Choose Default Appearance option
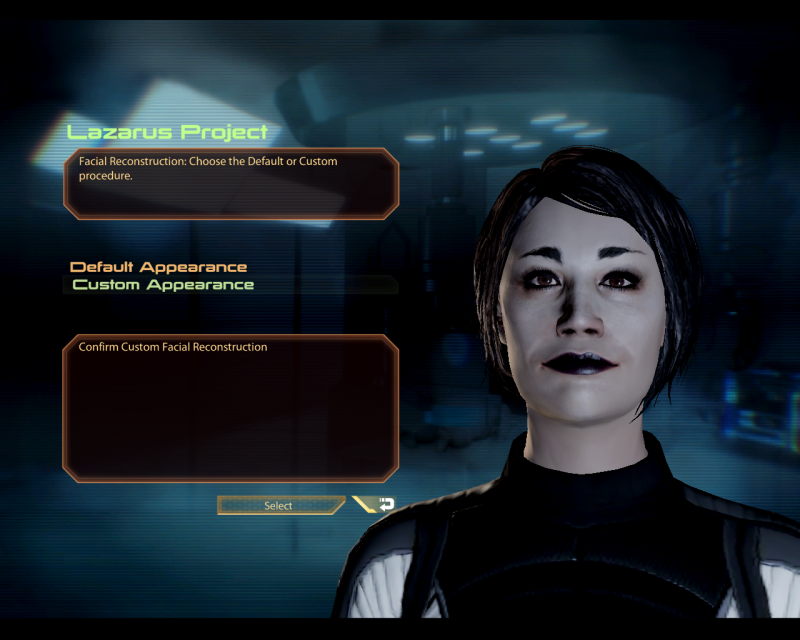This screenshot has height=640, width=800. 158,267
